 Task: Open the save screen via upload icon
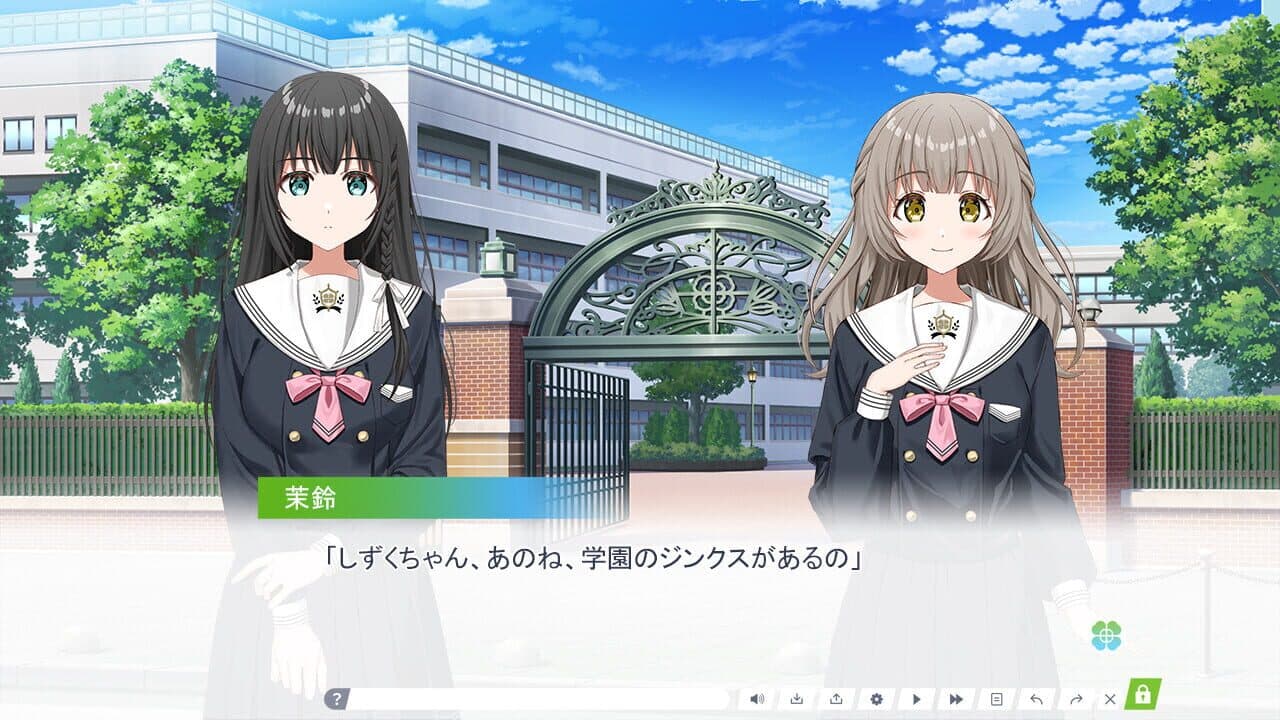pos(836,698)
